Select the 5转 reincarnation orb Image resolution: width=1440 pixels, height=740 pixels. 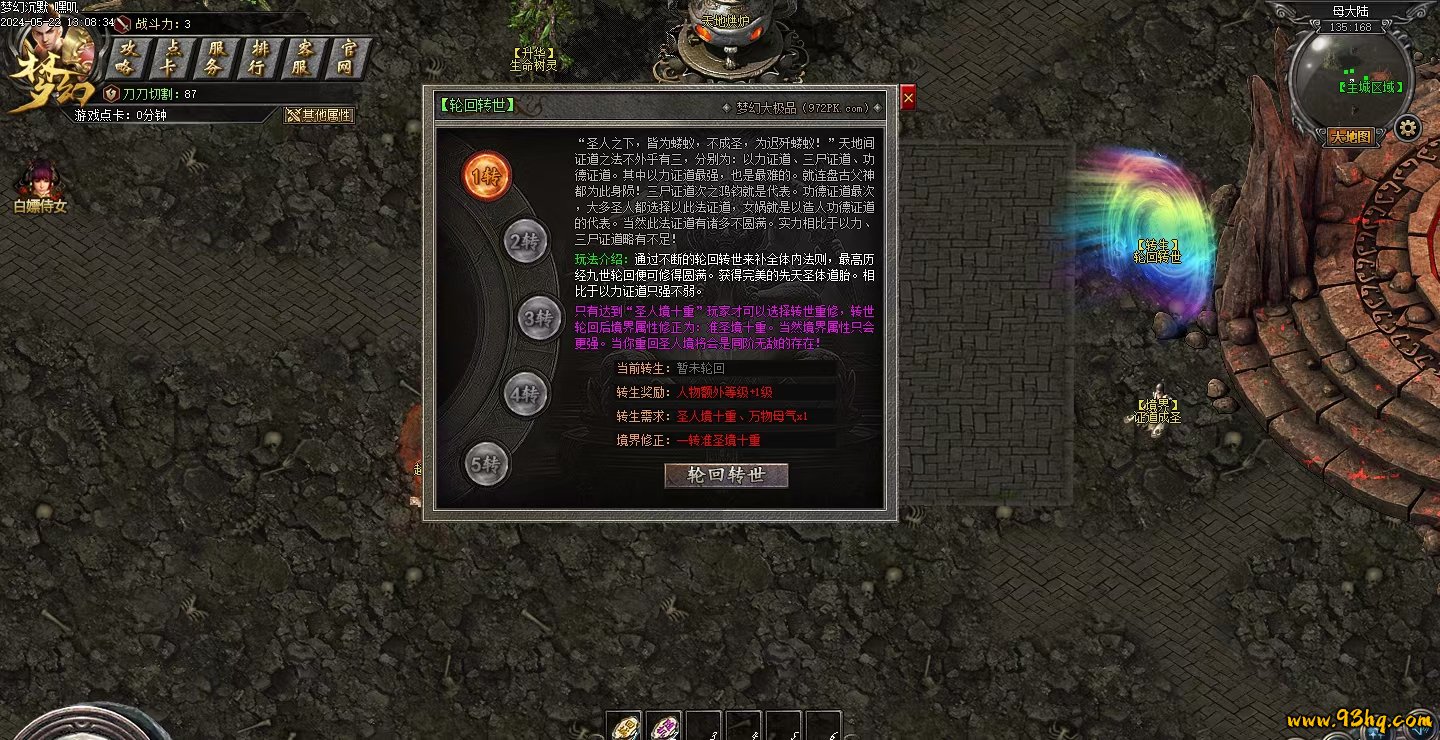click(x=487, y=464)
